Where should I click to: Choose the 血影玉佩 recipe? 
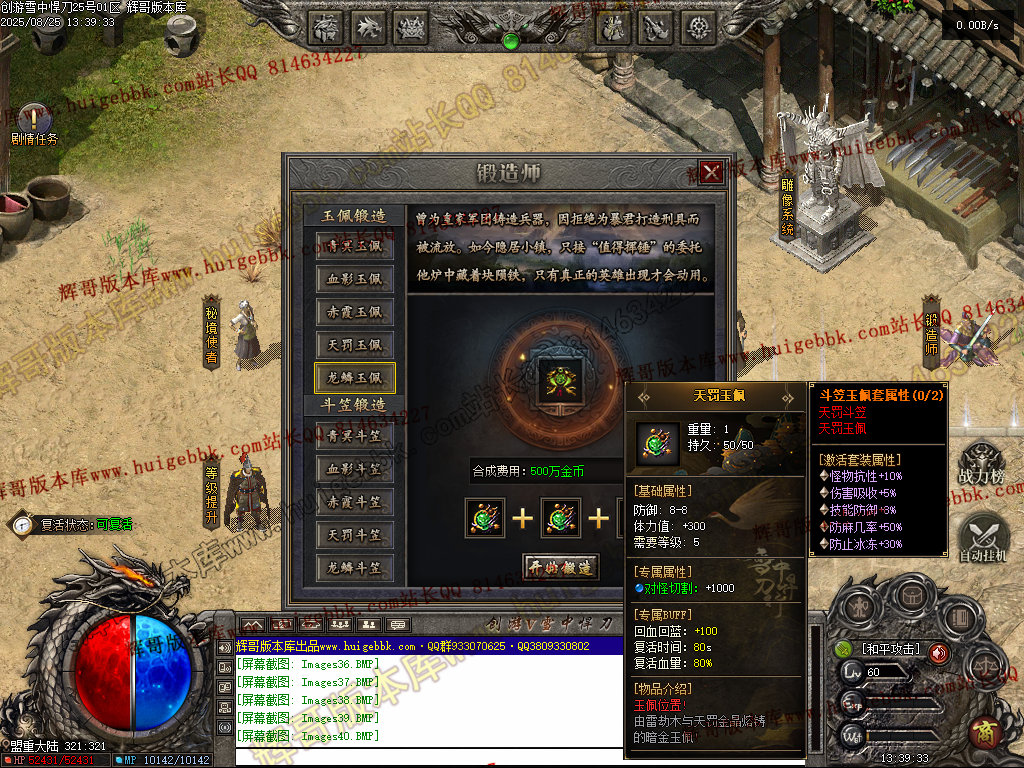[x=355, y=279]
